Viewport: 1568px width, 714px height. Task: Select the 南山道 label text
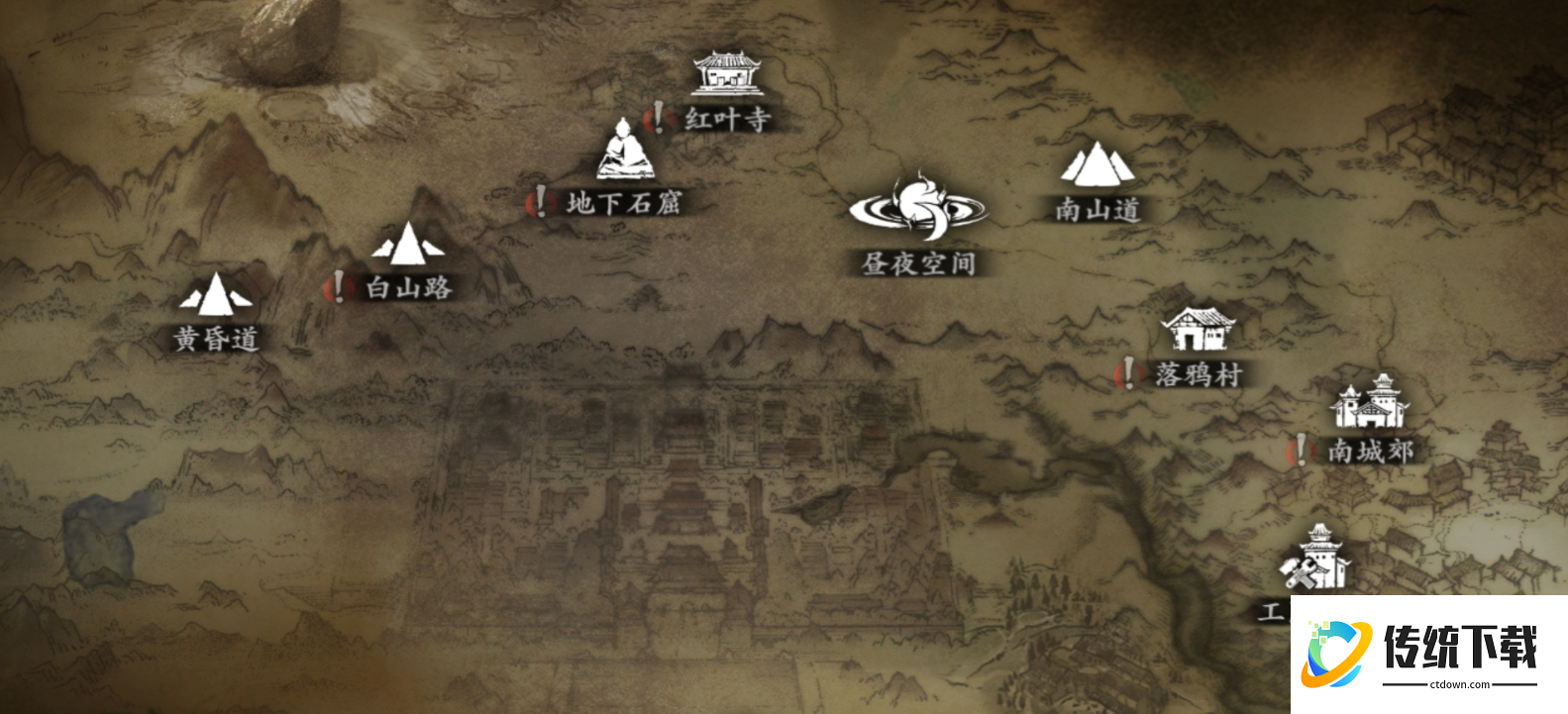(1098, 209)
